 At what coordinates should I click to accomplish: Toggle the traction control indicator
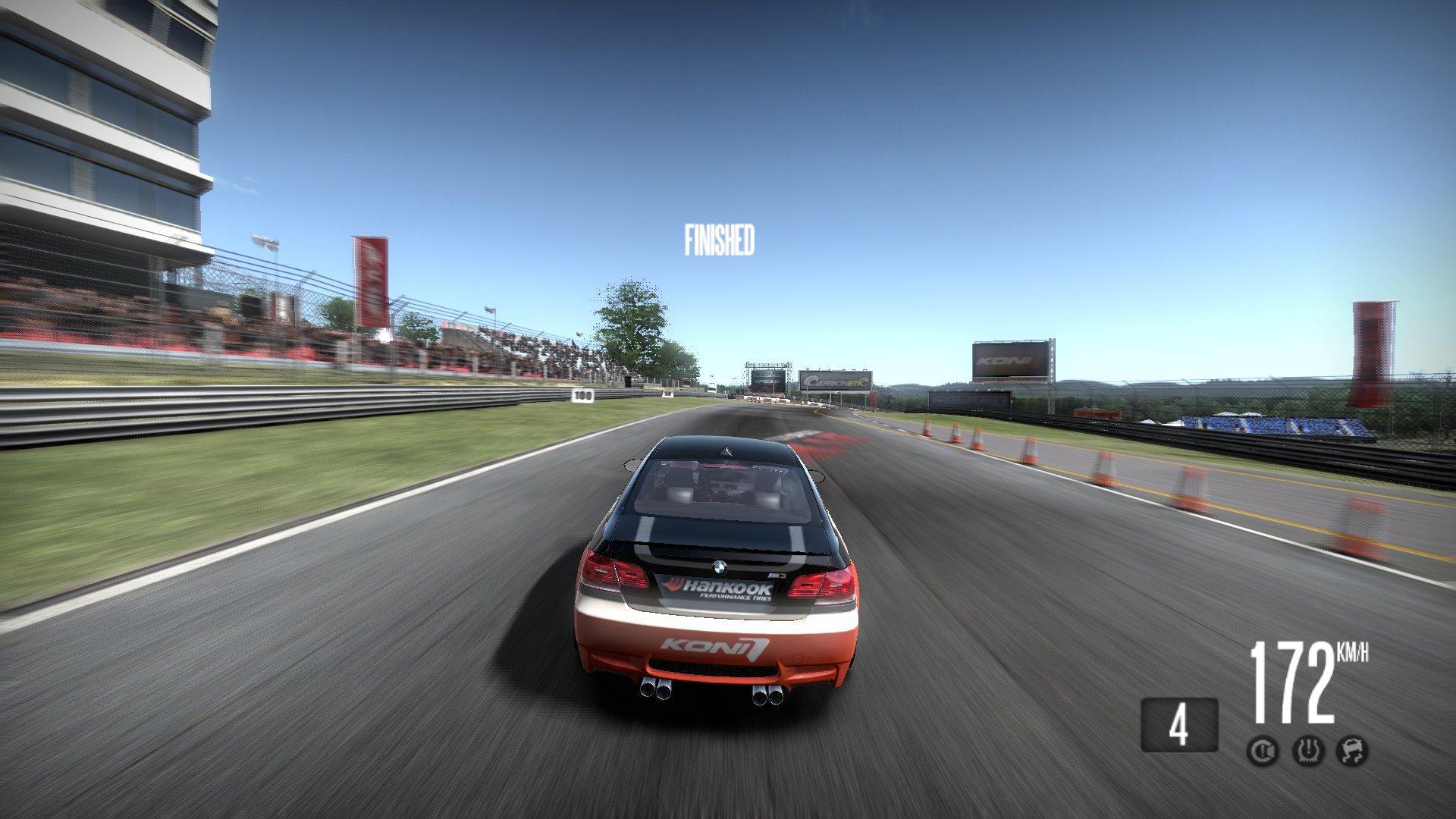[1310, 751]
